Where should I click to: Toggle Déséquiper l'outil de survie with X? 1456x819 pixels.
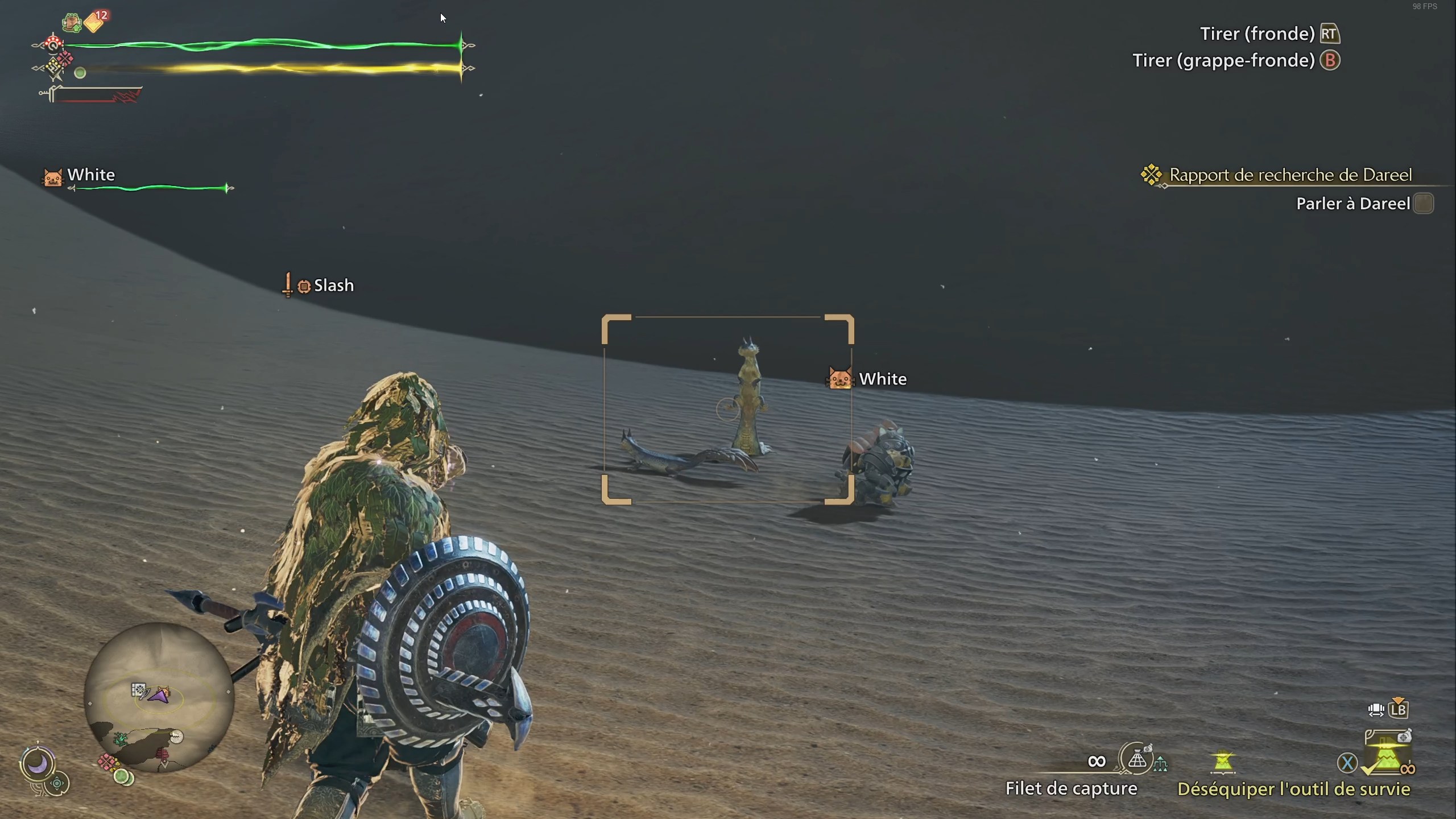pos(1347,763)
